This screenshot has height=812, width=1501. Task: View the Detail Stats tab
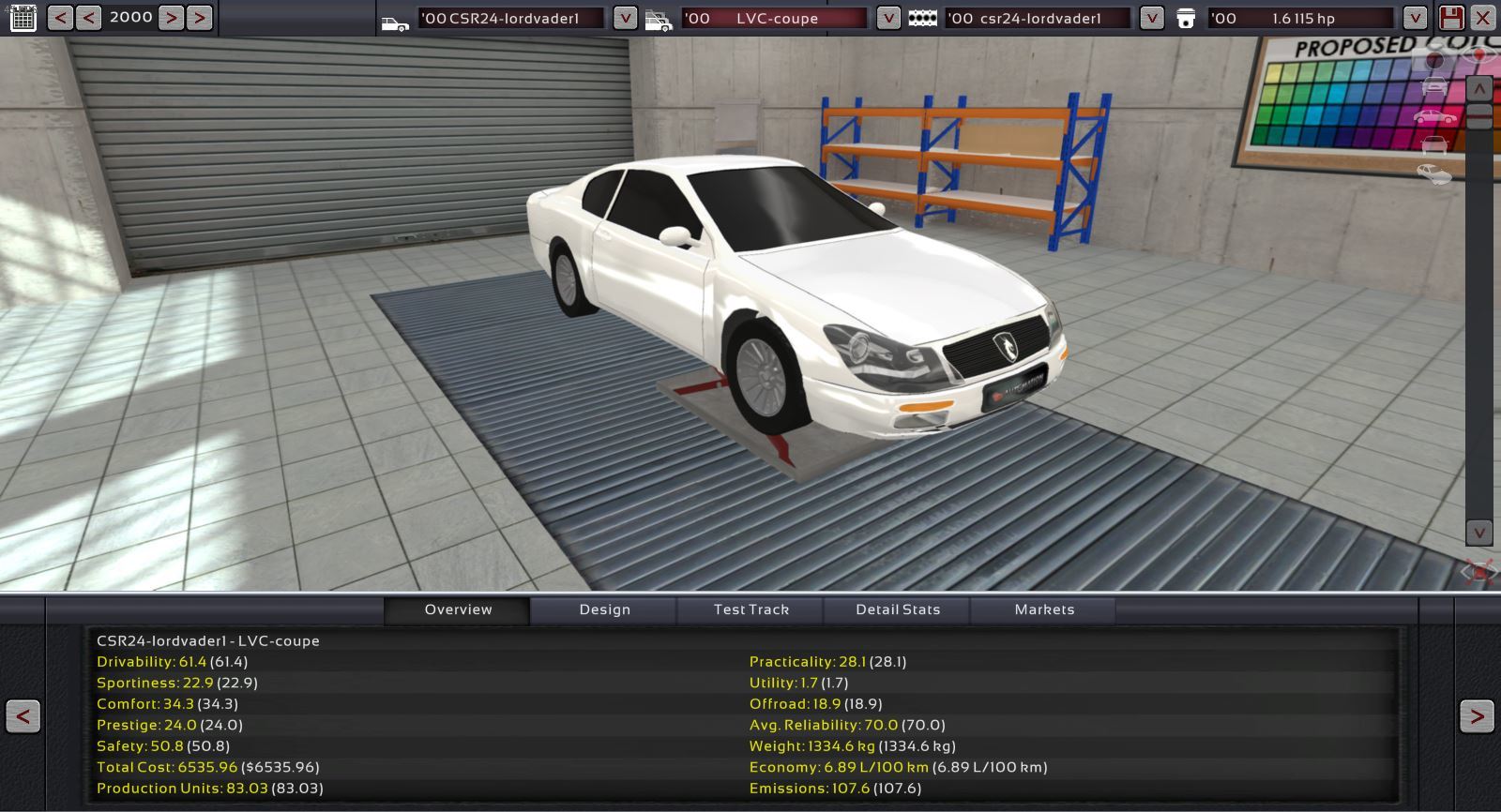click(x=898, y=610)
